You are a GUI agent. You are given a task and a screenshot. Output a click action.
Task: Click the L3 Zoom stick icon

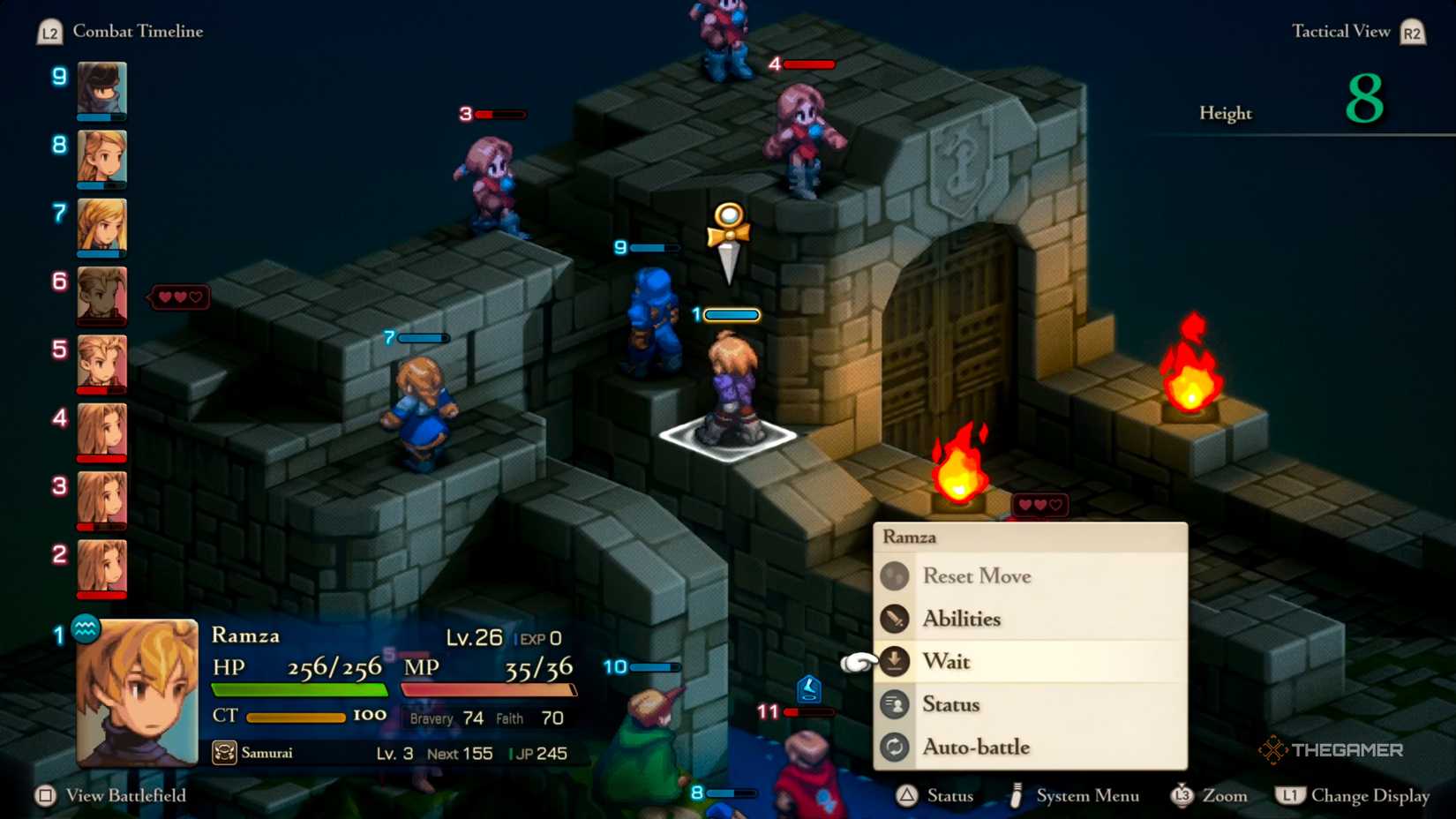click(x=1182, y=795)
